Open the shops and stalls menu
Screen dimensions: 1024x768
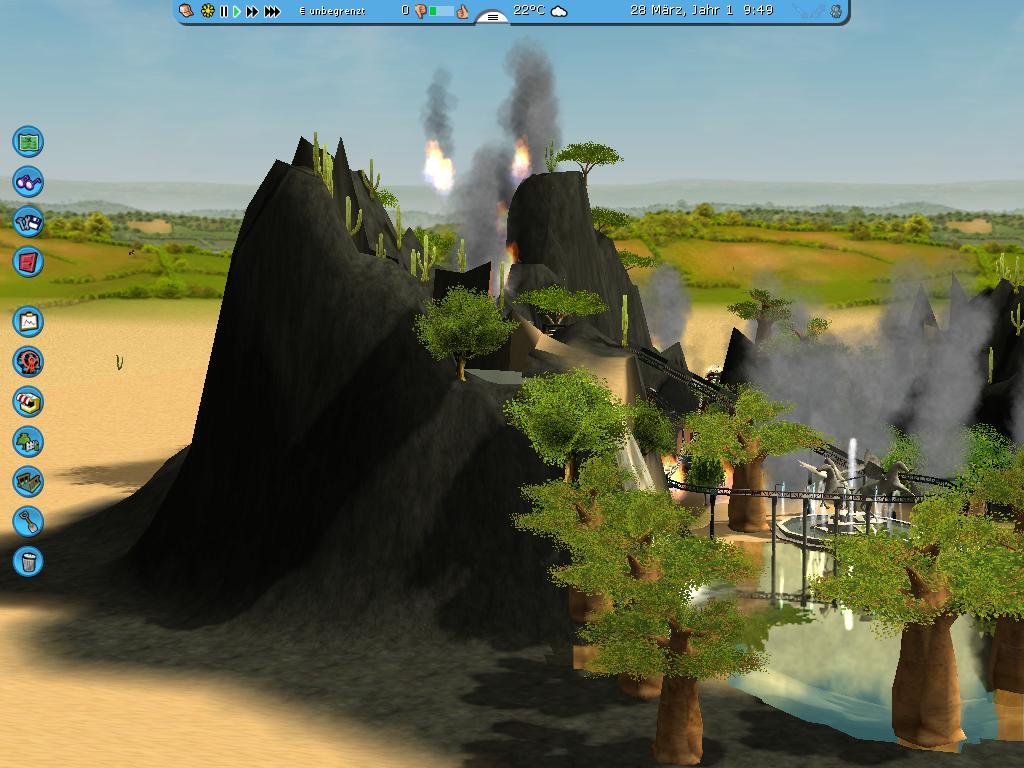click(x=28, y=401)
